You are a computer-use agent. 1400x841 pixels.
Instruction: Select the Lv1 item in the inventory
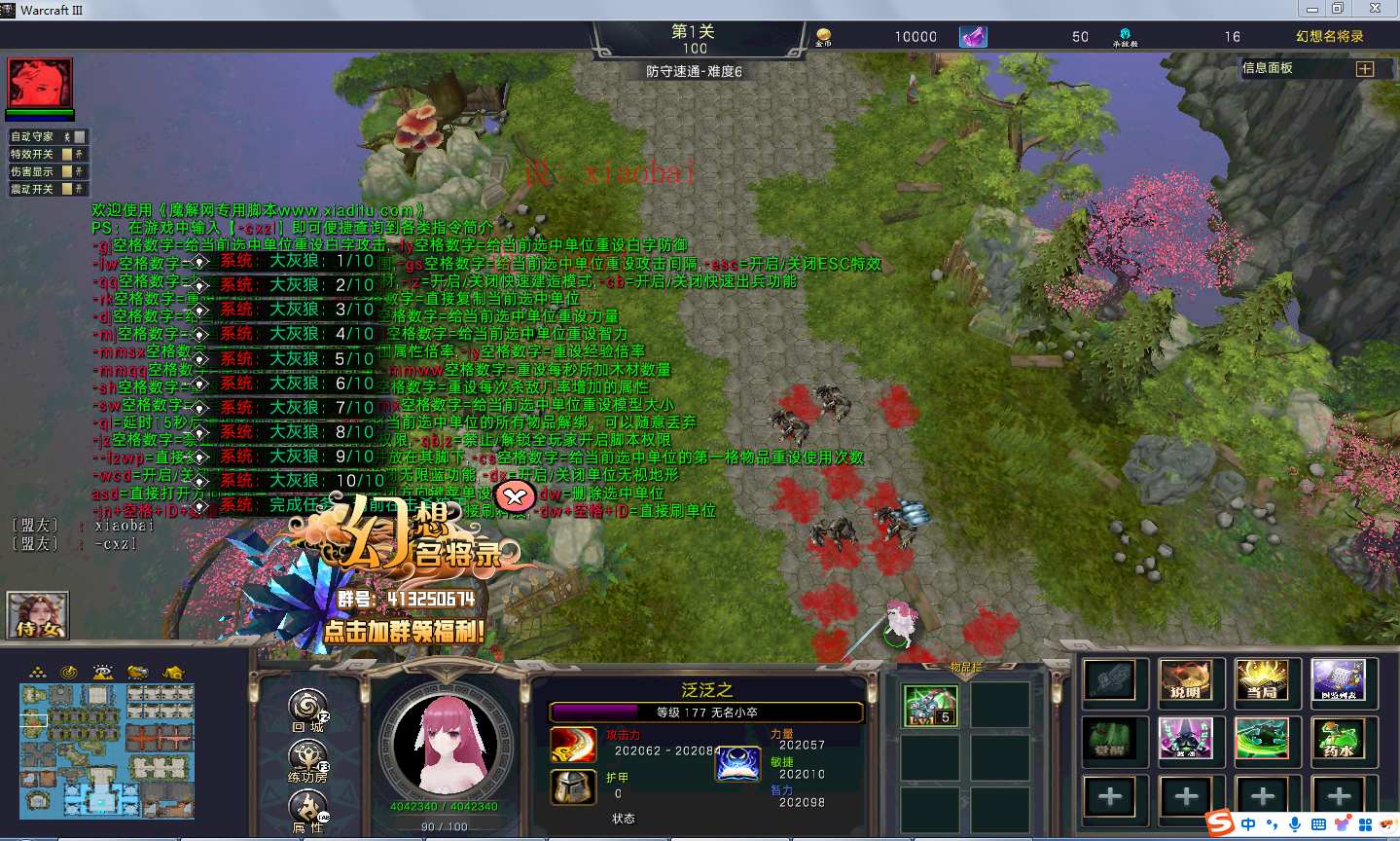pos(929,706)
